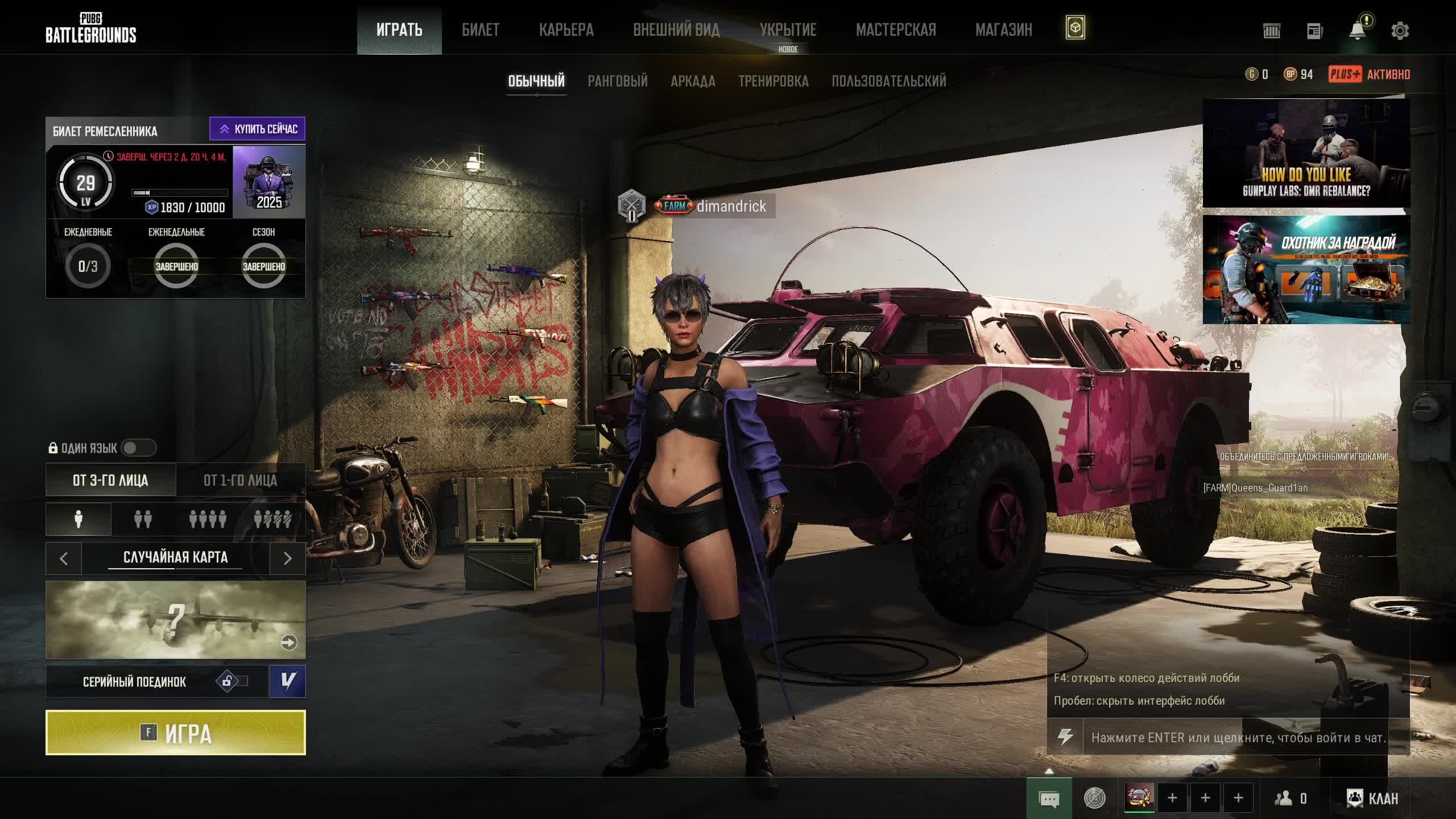Select the АРКАДА mode tab
This screenshot has height=819, width=1456.
(692, 81)
